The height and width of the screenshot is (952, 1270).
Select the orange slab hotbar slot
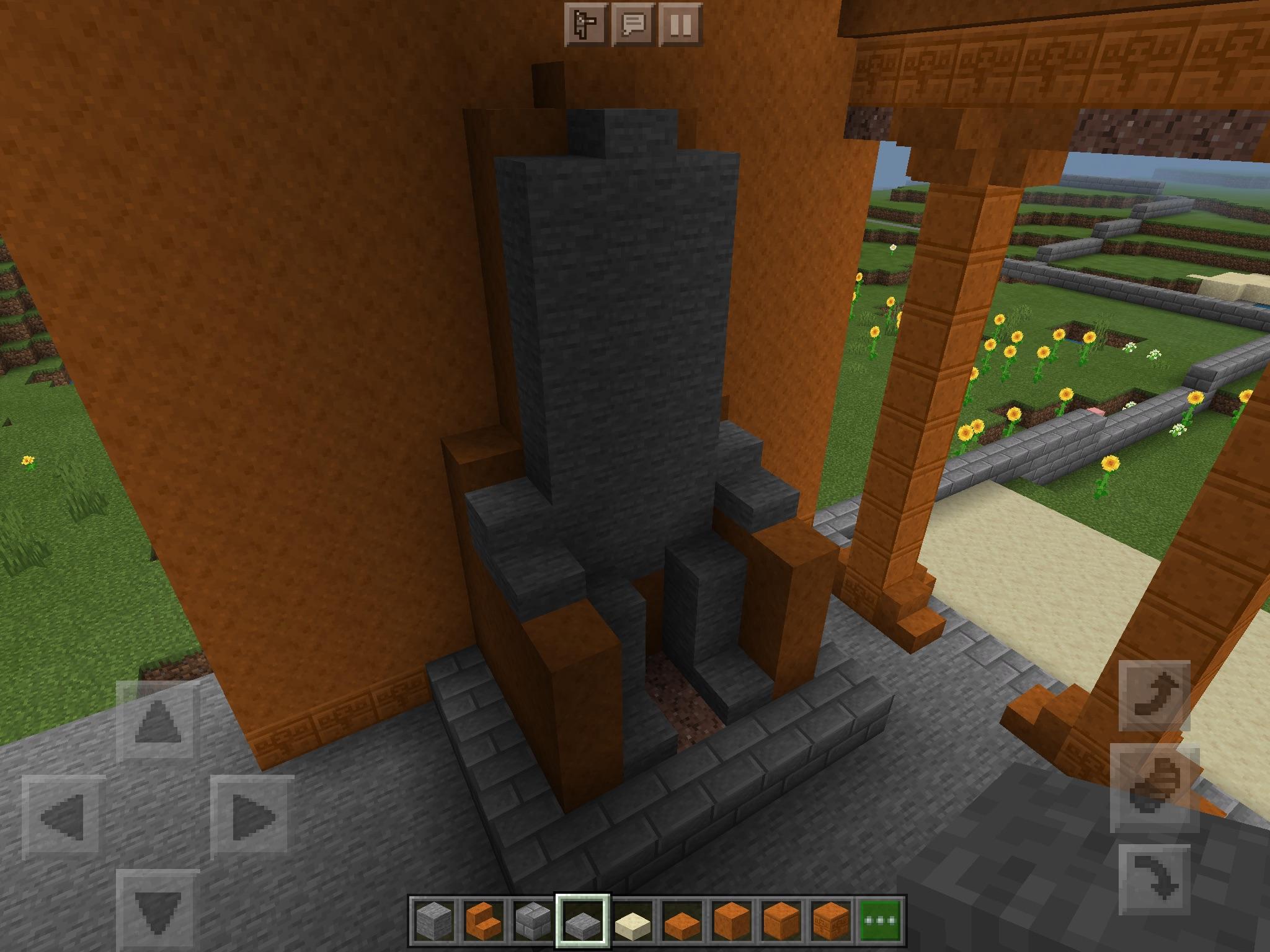[x=682, y=922]
